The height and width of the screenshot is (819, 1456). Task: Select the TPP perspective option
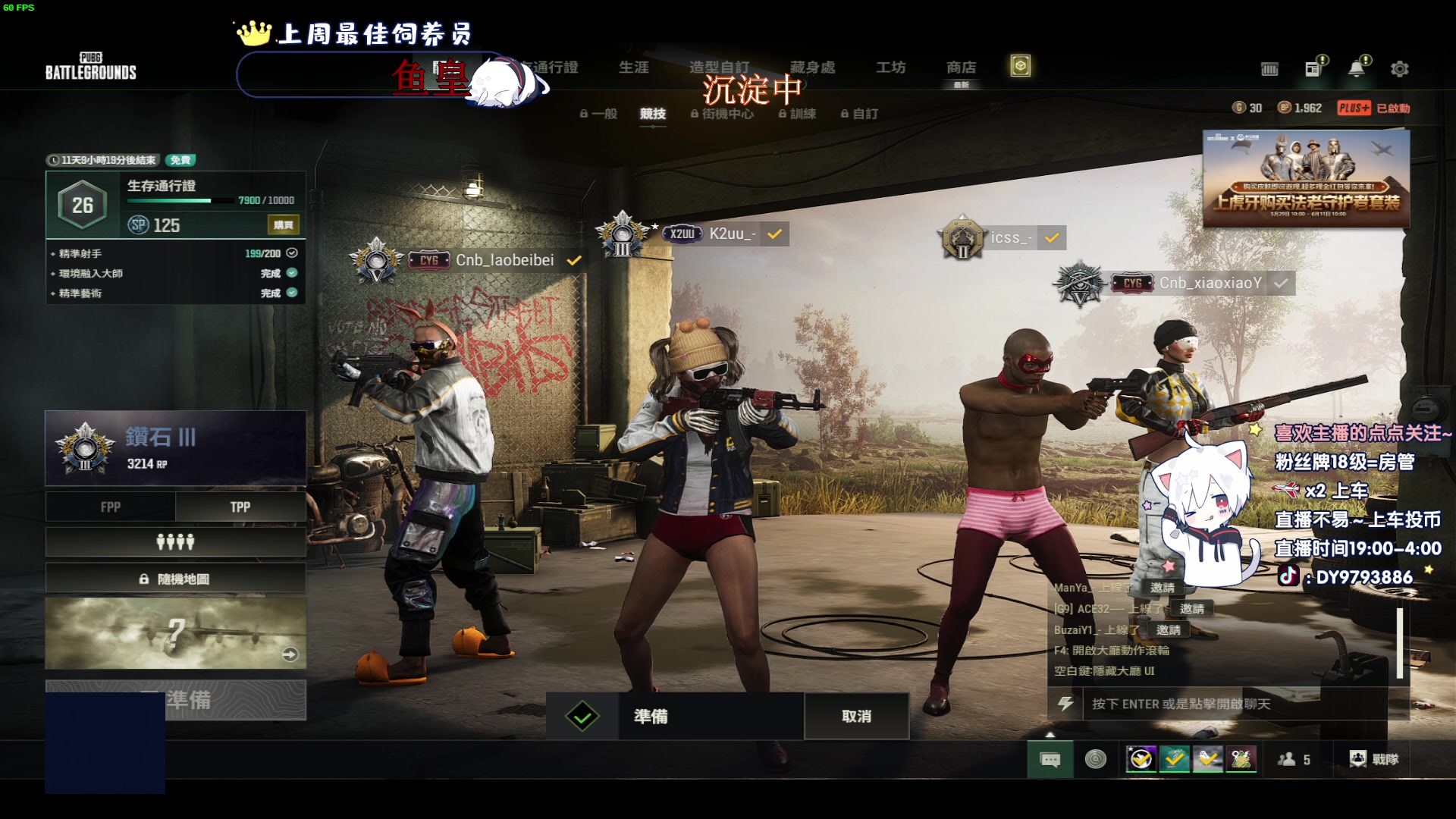click(240, 507)
